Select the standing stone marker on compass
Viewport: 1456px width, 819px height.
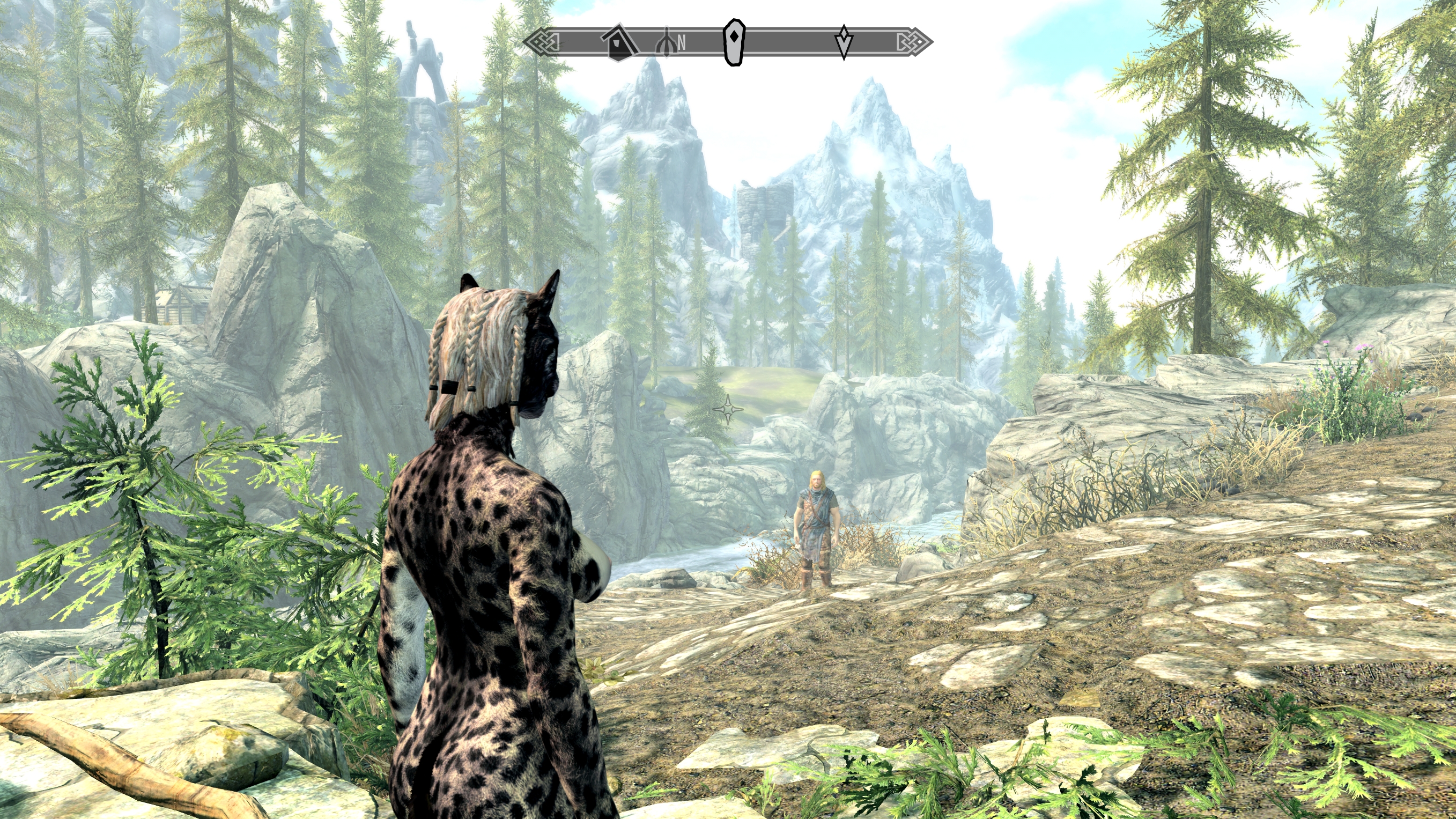(x=734, y=42)
